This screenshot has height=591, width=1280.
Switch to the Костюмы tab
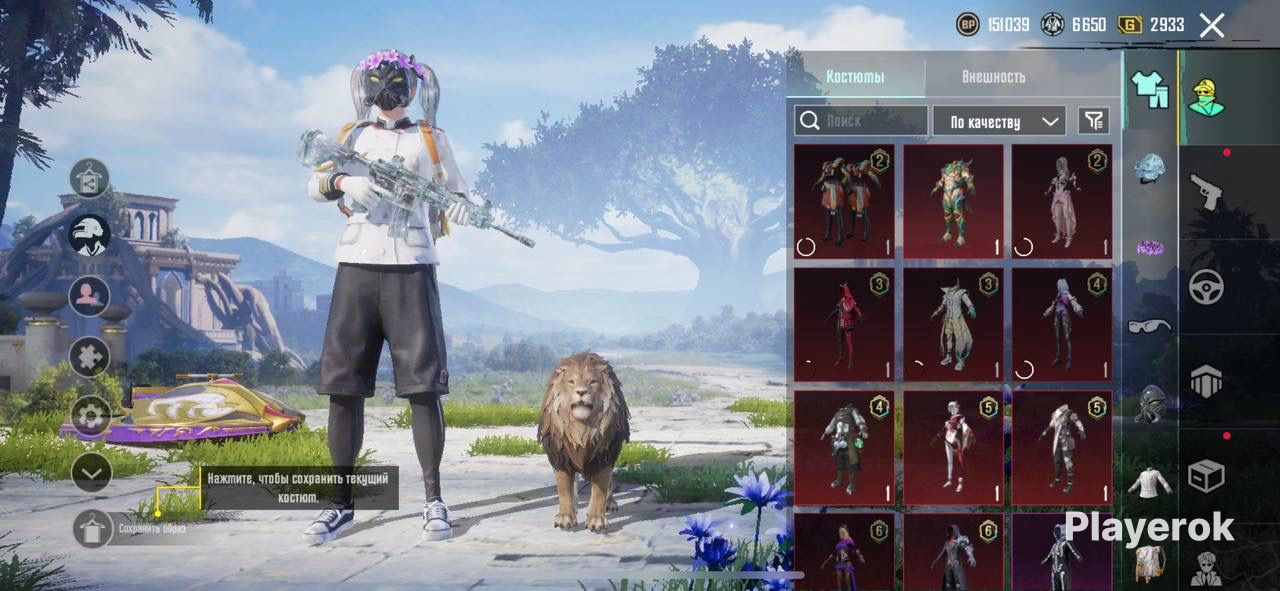tap(855, 77)
